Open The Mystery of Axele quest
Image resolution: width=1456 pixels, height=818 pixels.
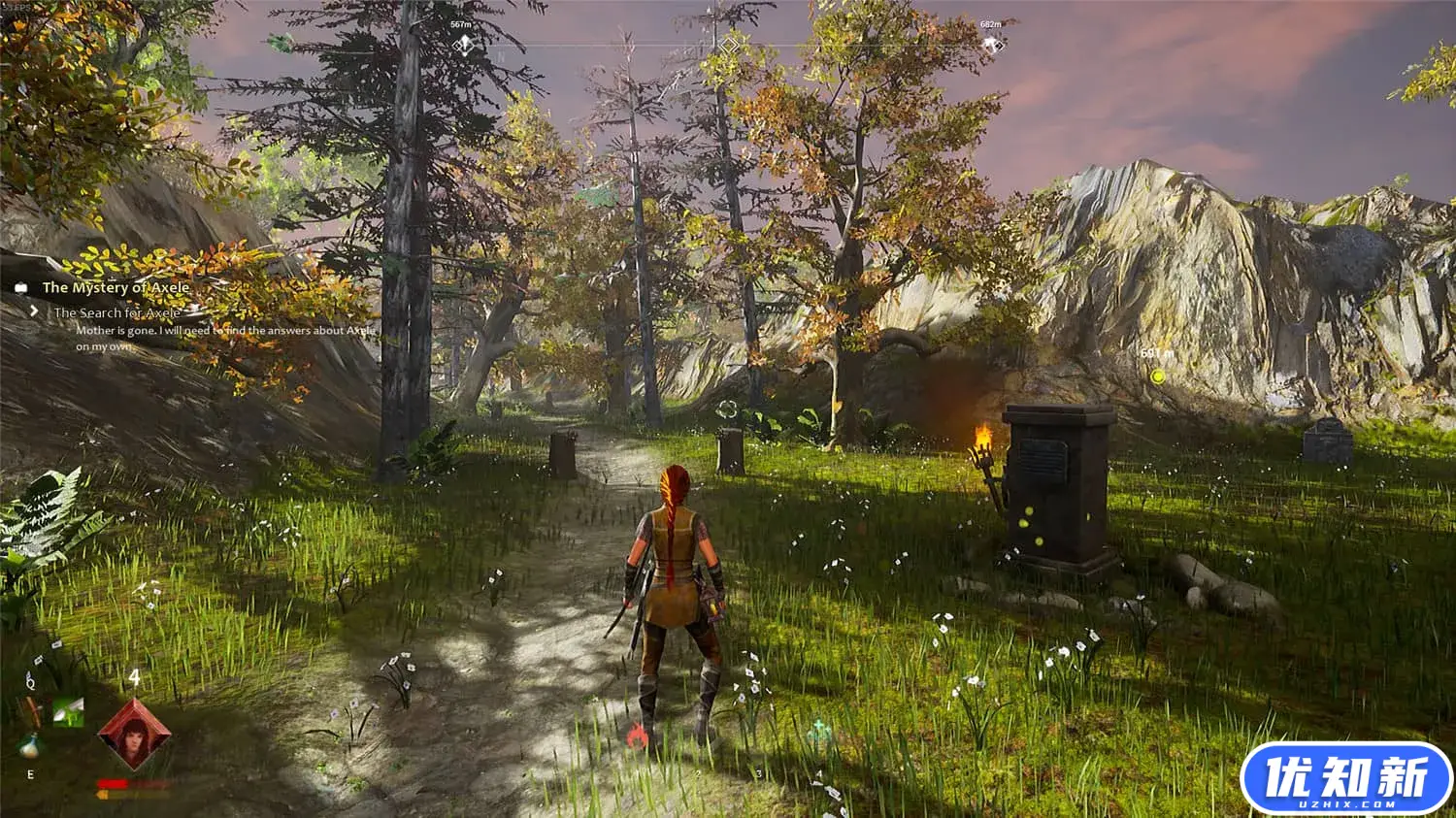(x=115, y=287)
